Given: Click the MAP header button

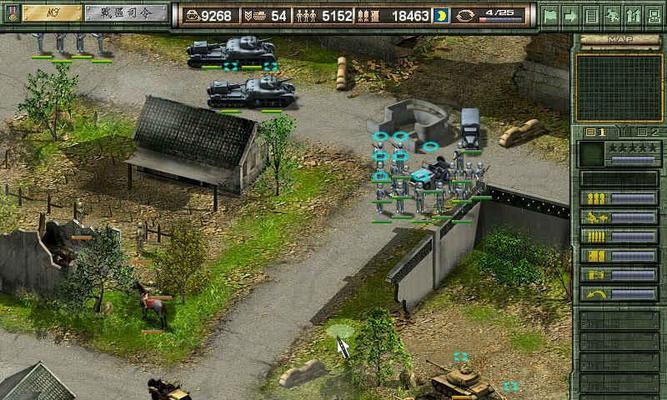Looking at the screenshot, I should click(620, 41).
